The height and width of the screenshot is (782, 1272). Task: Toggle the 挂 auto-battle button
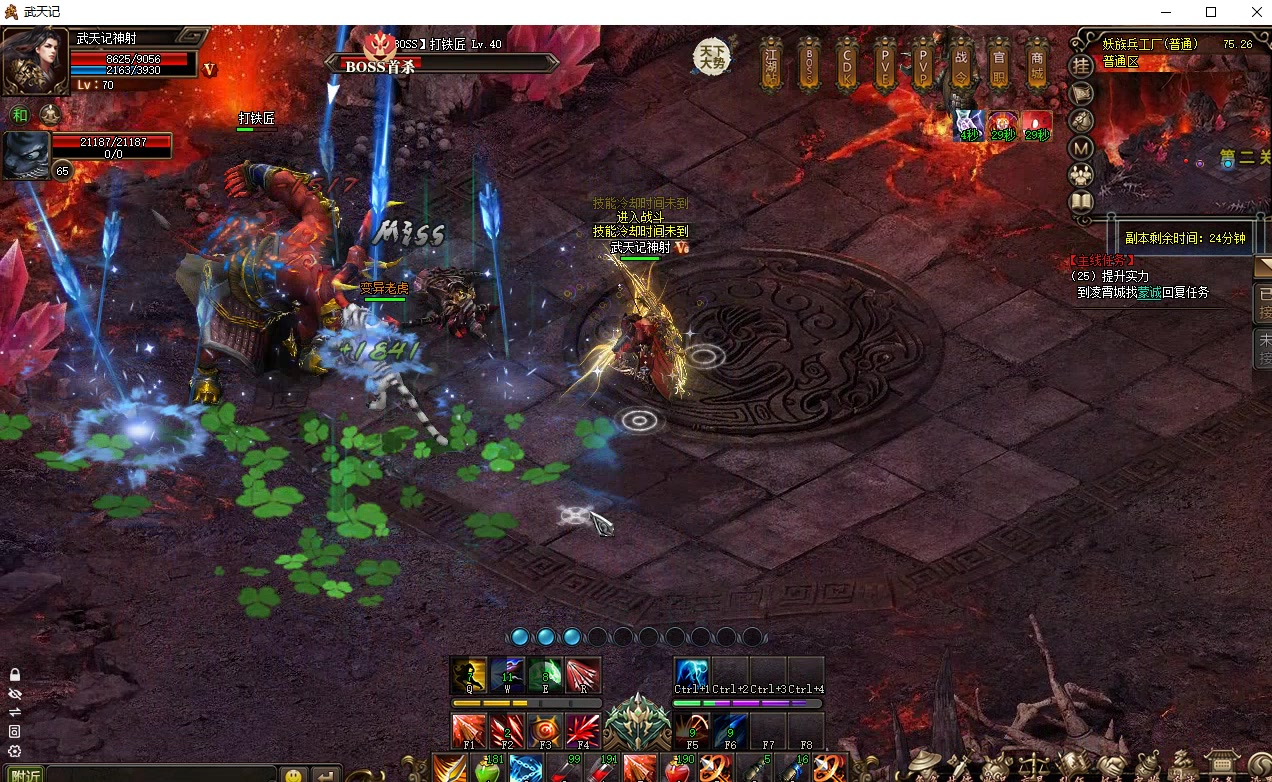tap(1081, 66)
